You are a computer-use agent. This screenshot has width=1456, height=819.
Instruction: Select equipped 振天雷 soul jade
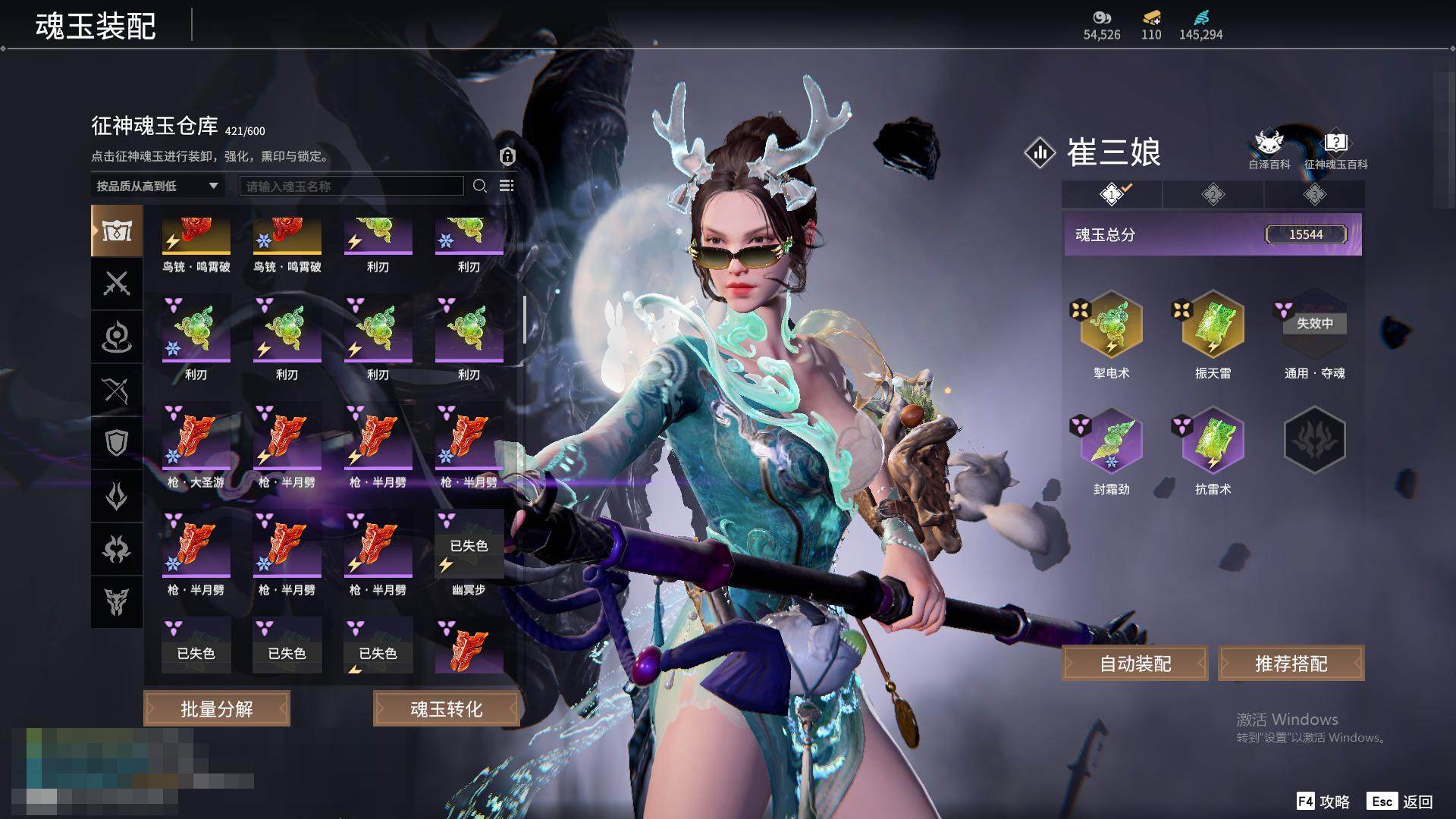pos(1213,325)
